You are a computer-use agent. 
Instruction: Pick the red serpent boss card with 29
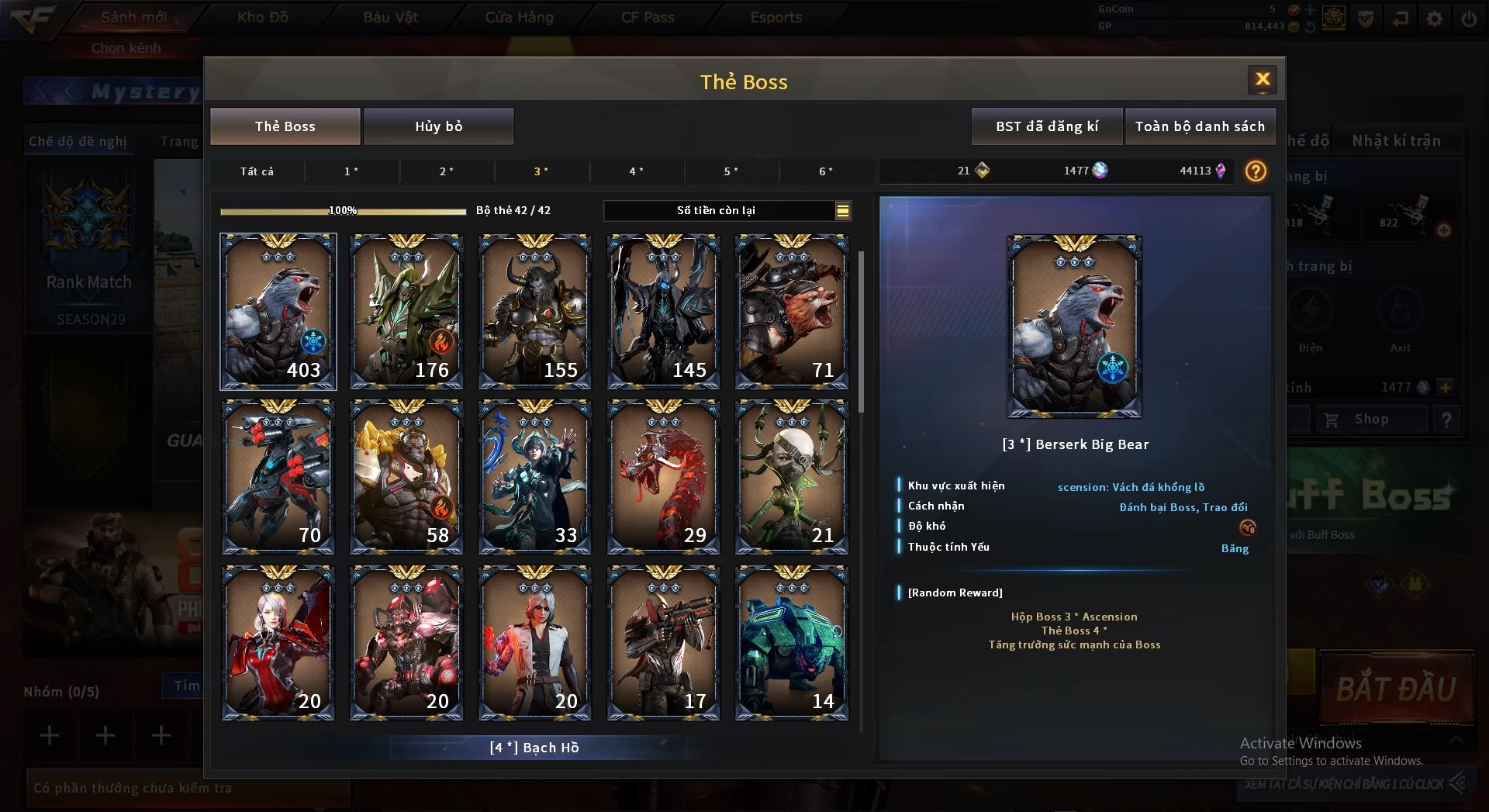tap(663, 477)
